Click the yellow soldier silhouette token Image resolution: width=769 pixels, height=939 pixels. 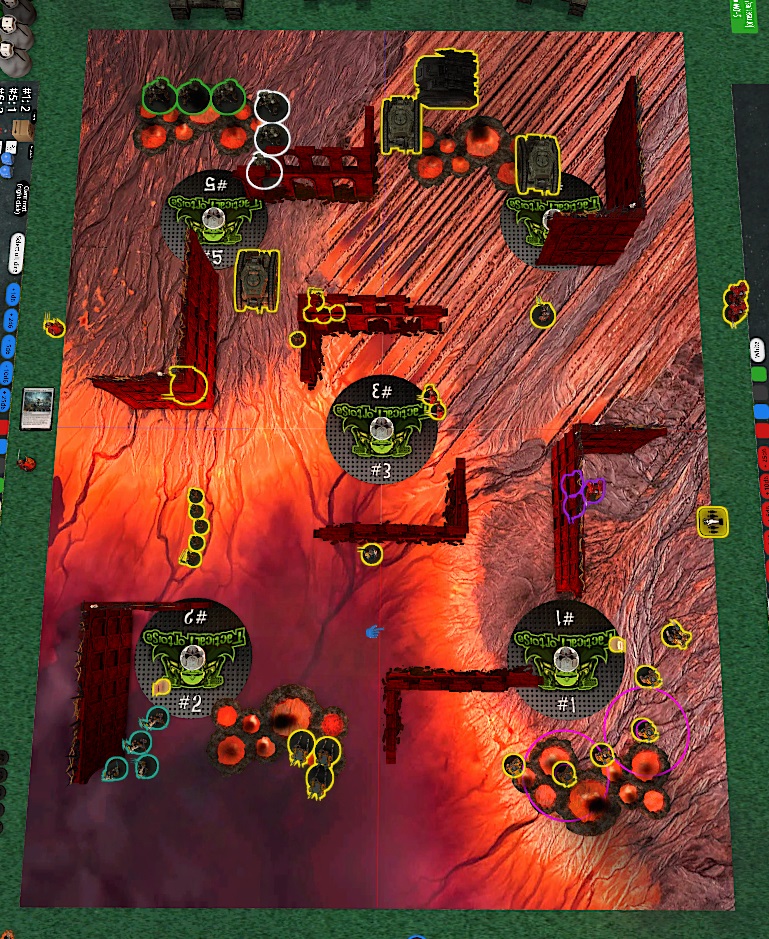[x=713, y=521]
